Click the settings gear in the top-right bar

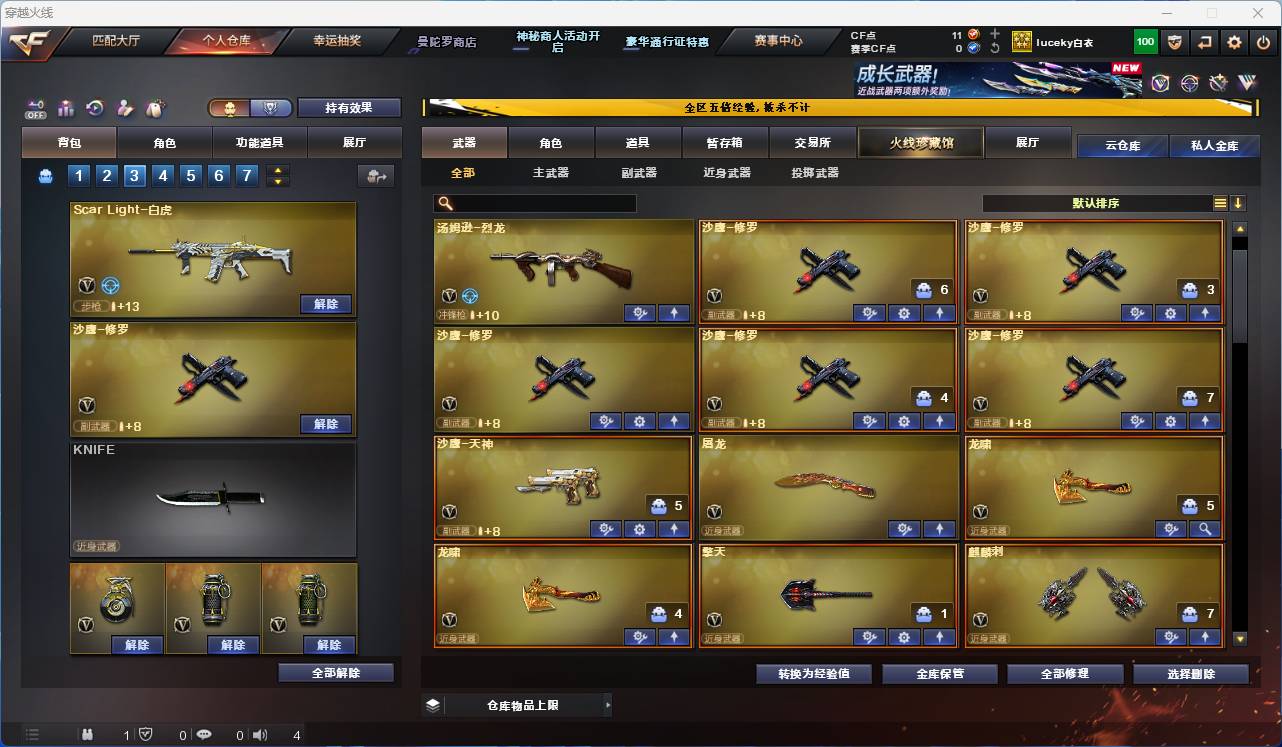[1233, 41]
